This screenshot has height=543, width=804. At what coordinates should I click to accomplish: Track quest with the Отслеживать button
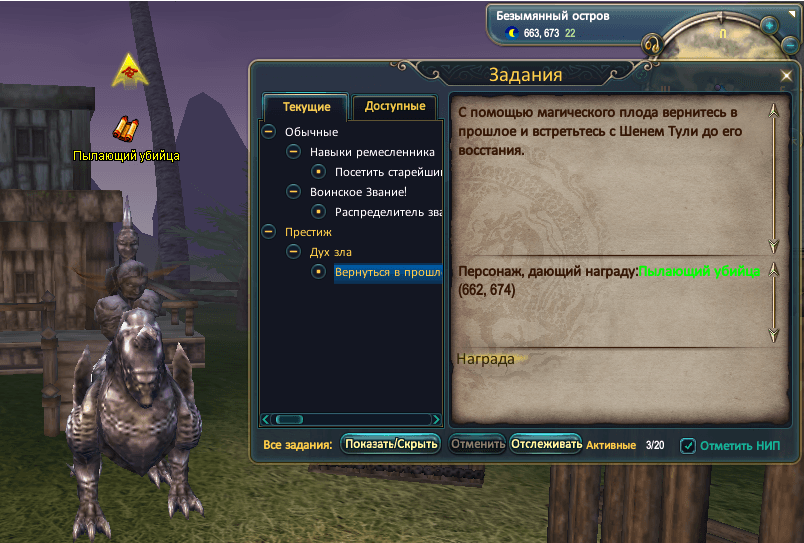(x=546, y=444)
